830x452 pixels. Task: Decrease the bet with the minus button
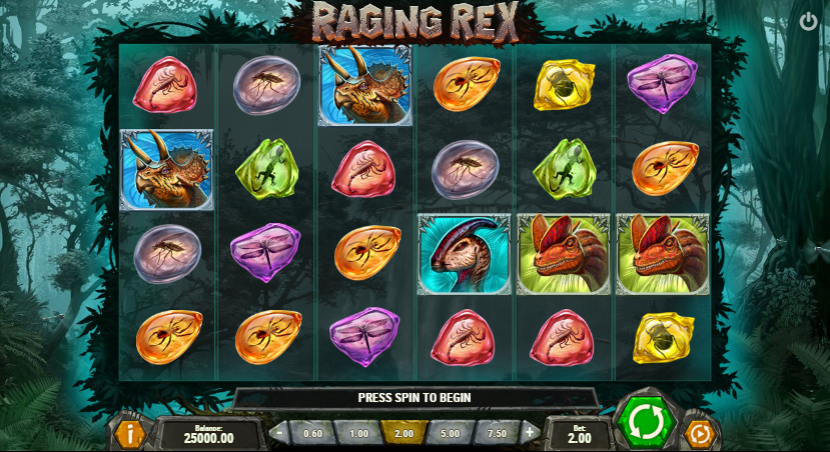280,433
